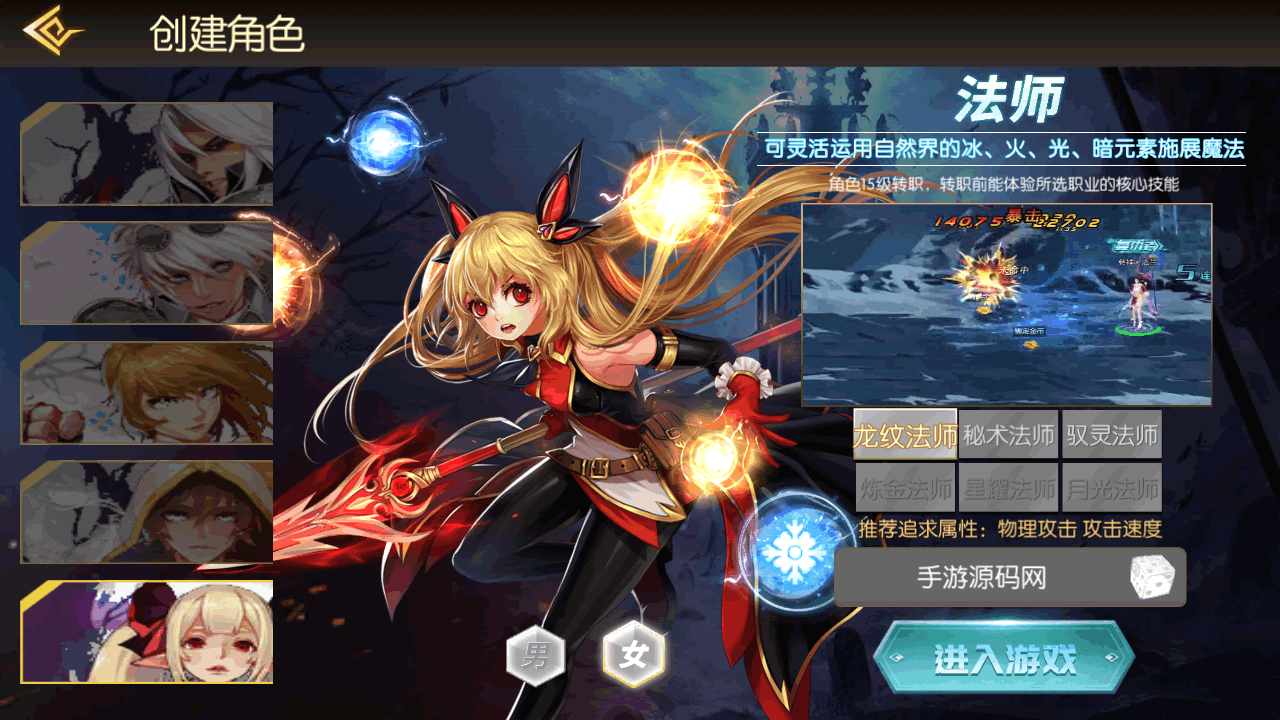Pick the 驭灵法师 subclass
The width and height of the screenshot is (1280, 720).
point(1112,435)
